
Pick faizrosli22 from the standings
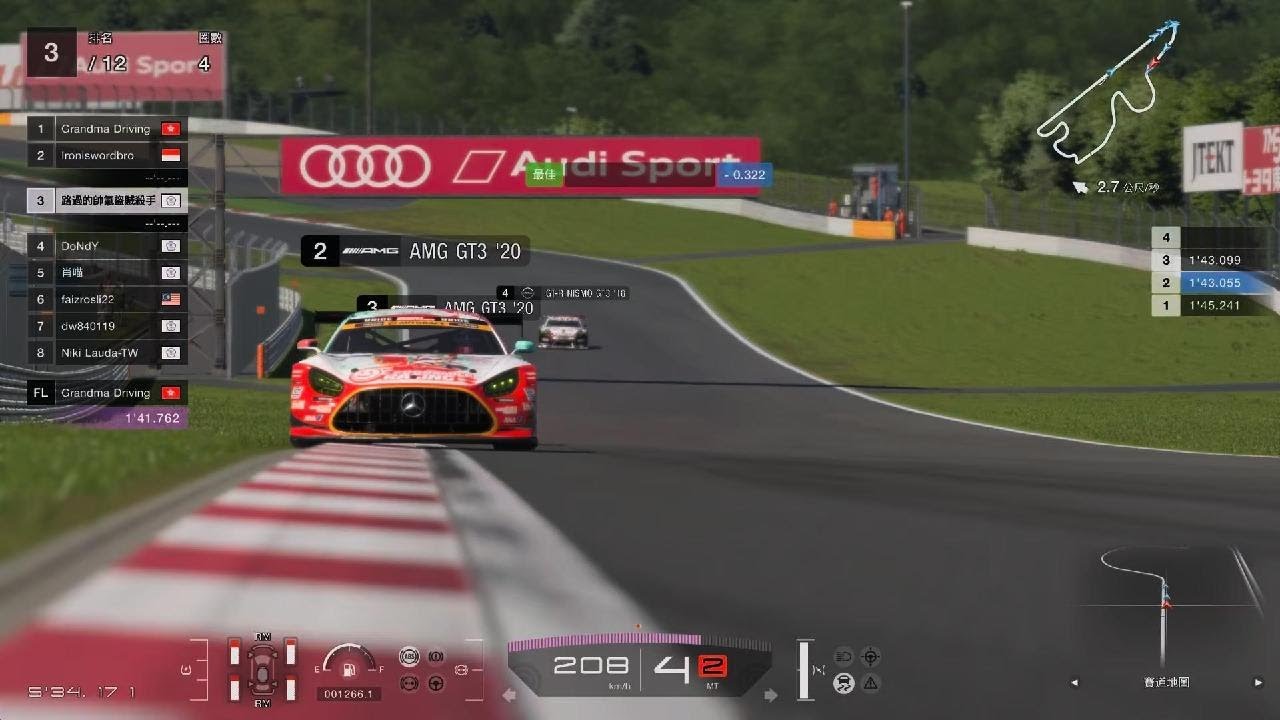[106, 299]
